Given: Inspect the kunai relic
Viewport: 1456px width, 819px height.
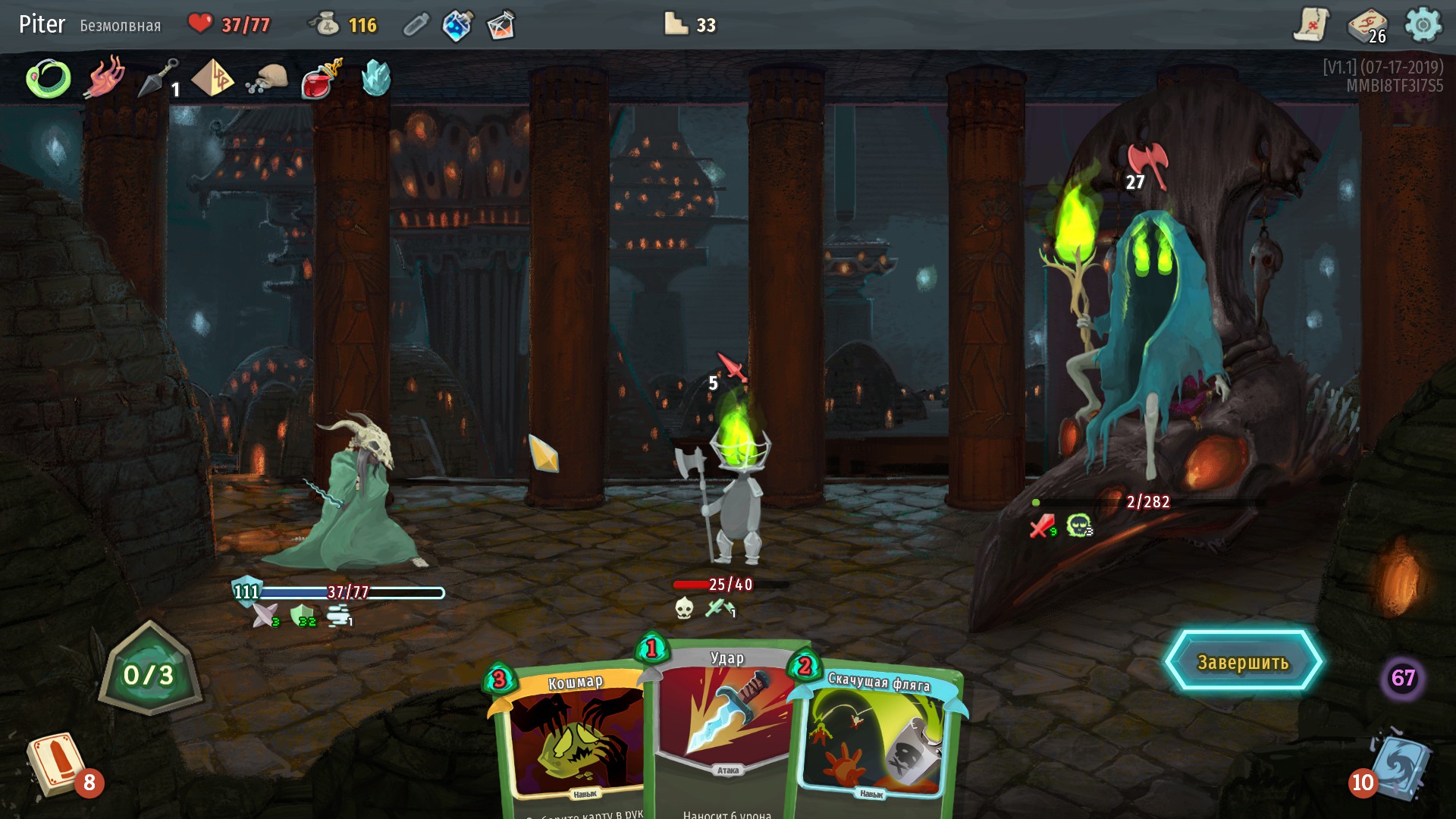Looking at the screenshot, I should coord(158,78).
